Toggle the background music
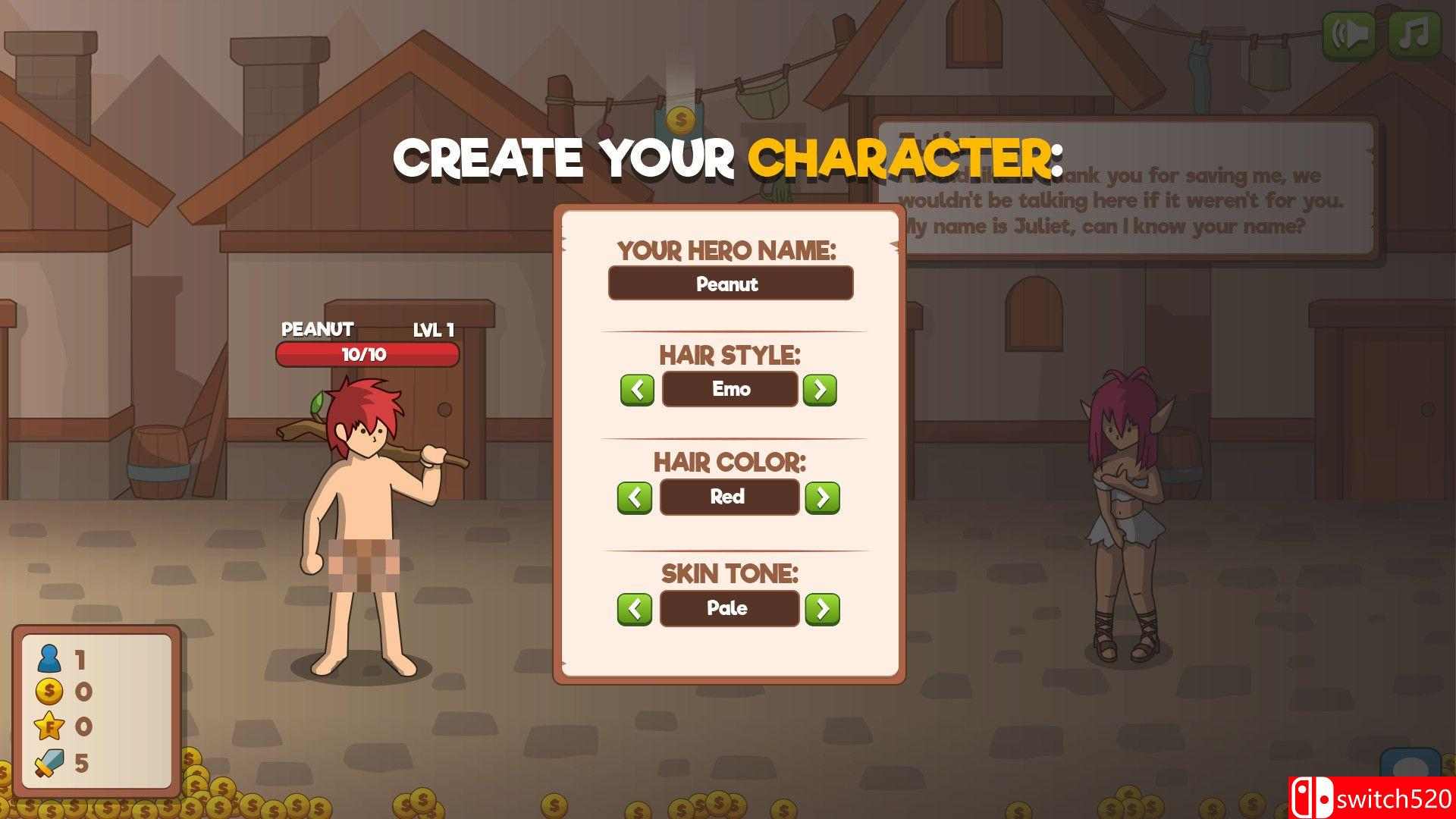The image size is (1456, 819). pyautogui.click(x=1417, y=32)
